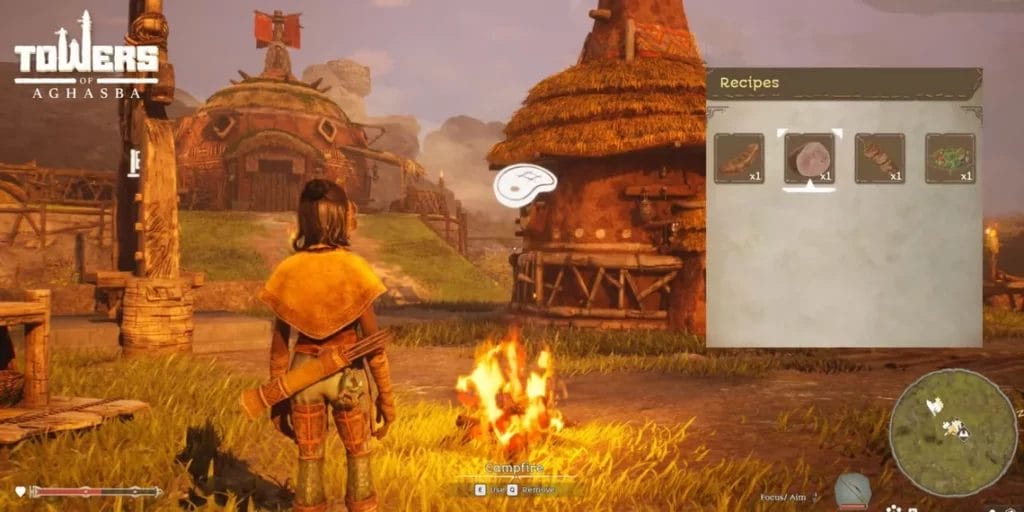This screenshot has width=1024, height=512.
Task: Click the equipped bow weapon icon
Action: point(853,491)
